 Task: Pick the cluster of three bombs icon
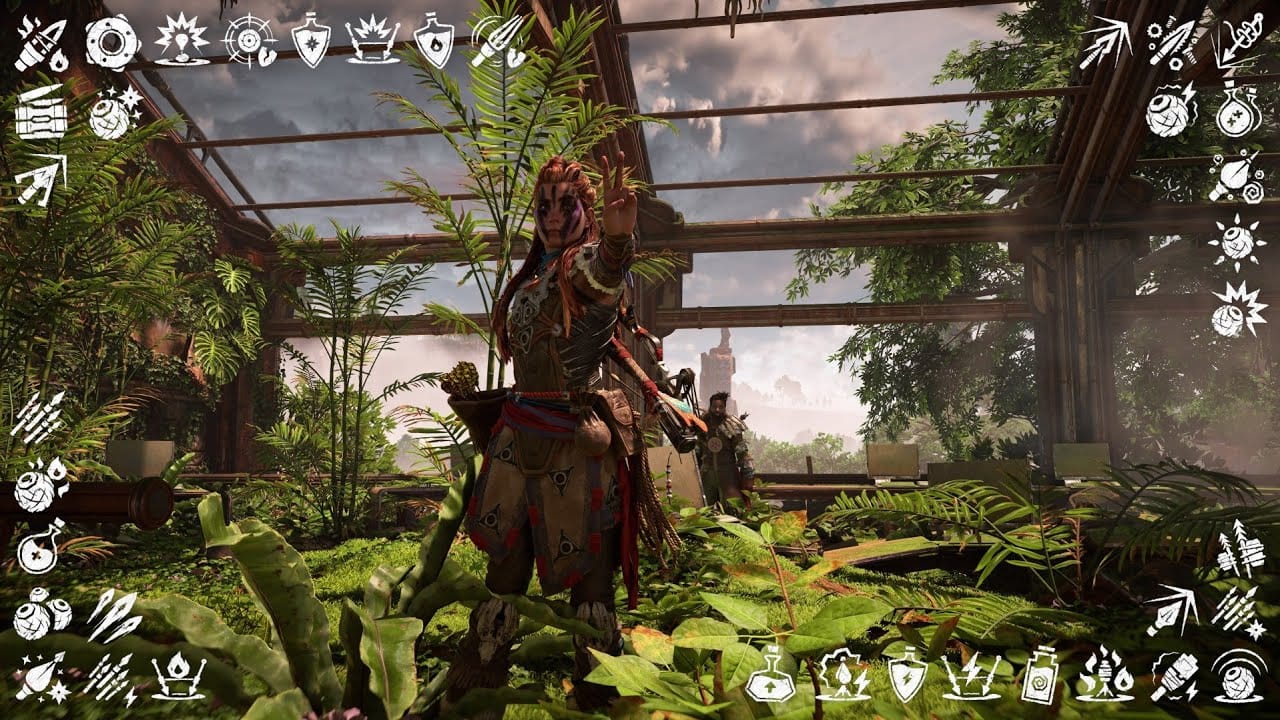coord(41,613)
